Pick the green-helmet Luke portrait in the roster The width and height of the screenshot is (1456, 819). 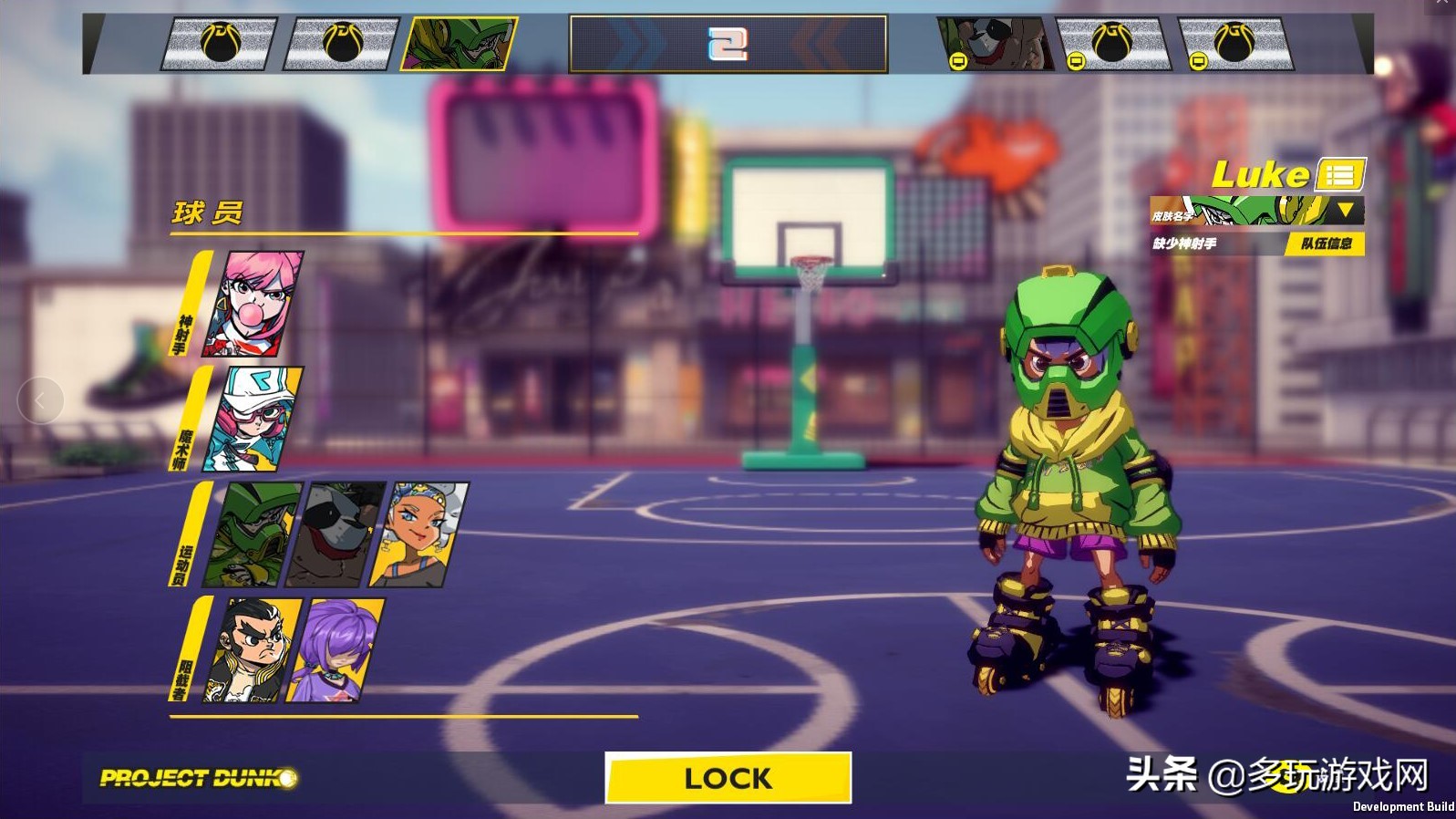(253, 534)
